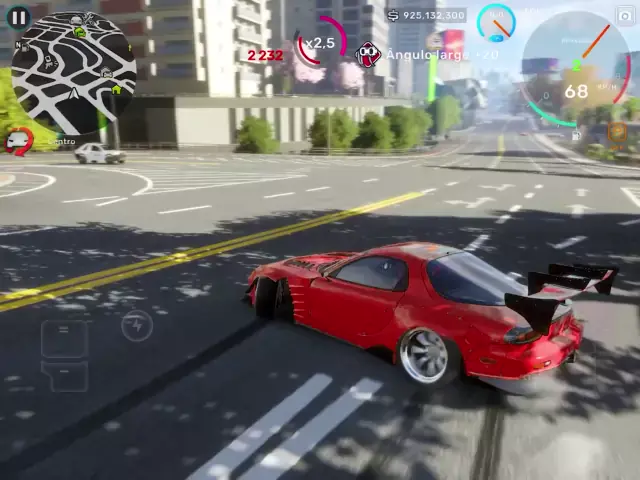This screenshot has height=480, width=640.
Task: Tap the red car reset icon
Action: (18, 142)
